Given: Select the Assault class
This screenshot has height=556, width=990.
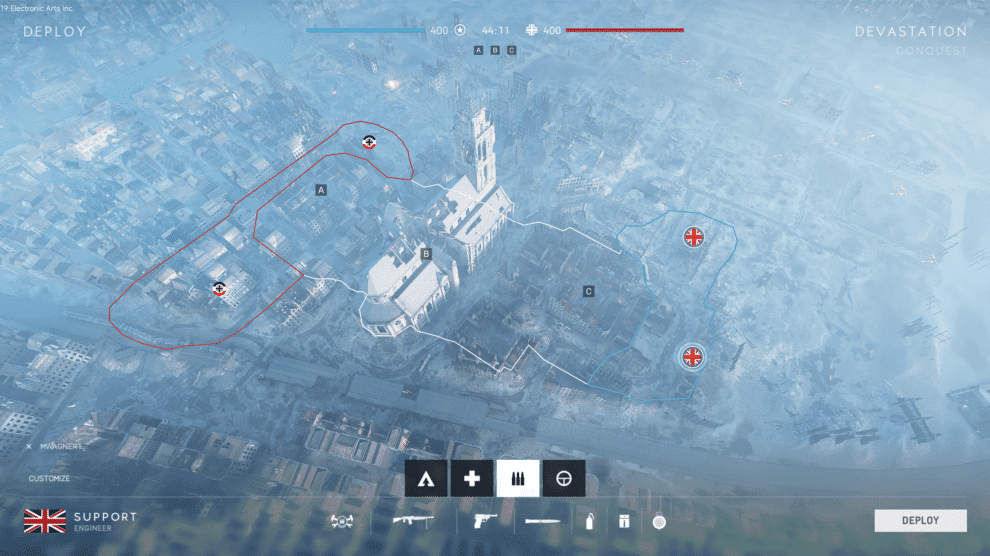Looking at the screenshot, I should [x=426, y=479].
